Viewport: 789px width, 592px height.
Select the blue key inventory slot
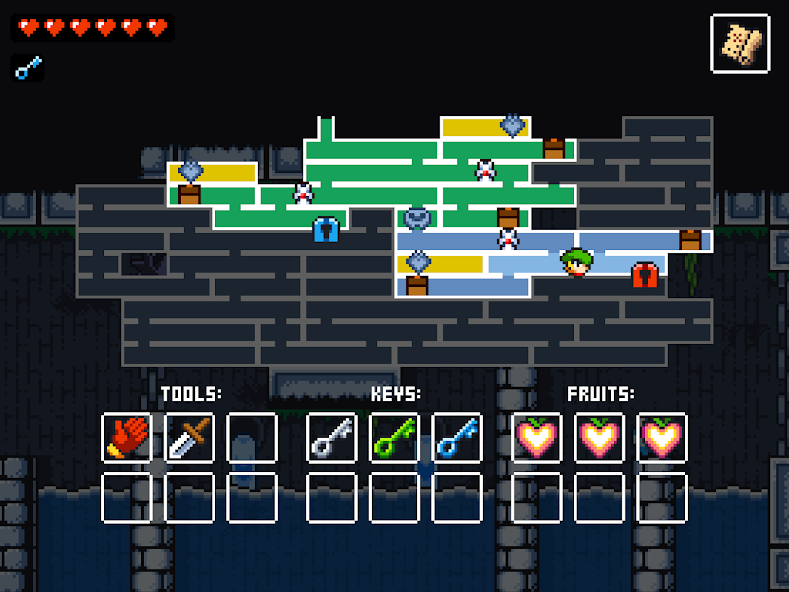(457, 438)
